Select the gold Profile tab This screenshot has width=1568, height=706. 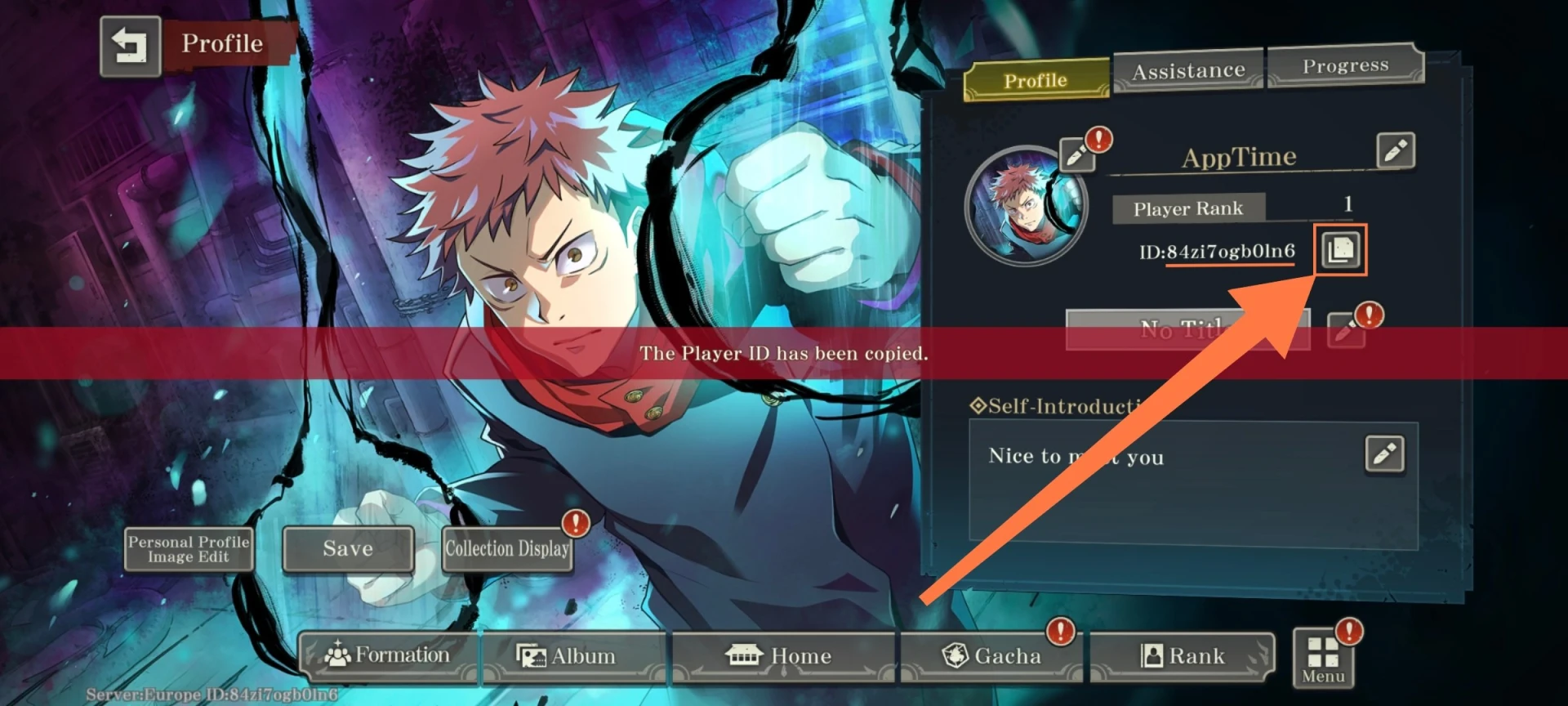[x=1036, y=81]
